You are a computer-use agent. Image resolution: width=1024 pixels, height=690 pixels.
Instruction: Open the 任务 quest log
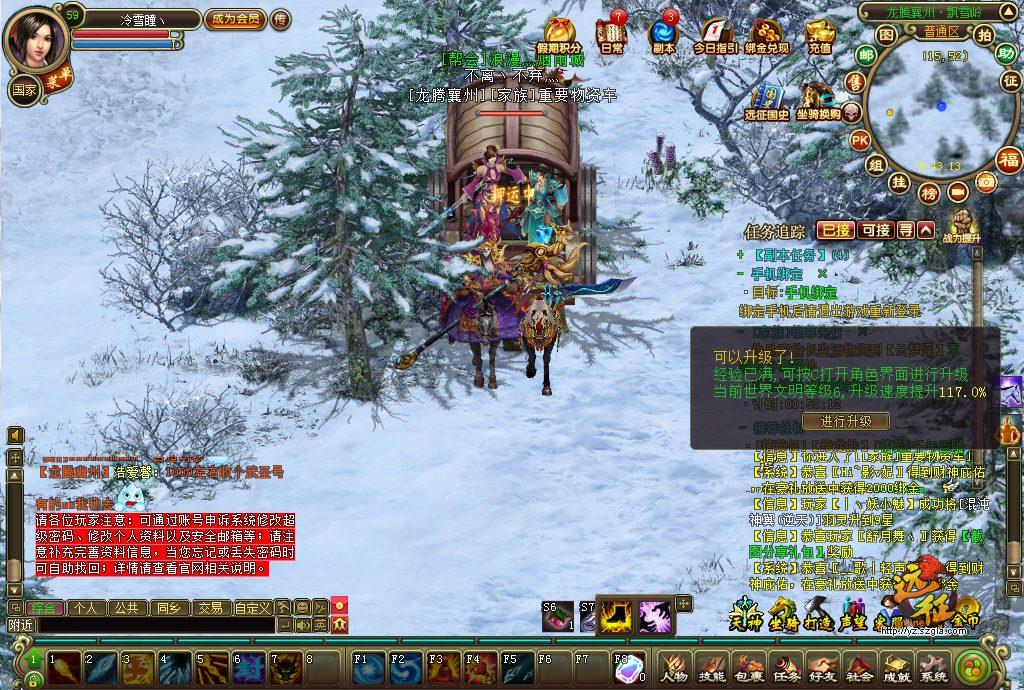[786, 667]
